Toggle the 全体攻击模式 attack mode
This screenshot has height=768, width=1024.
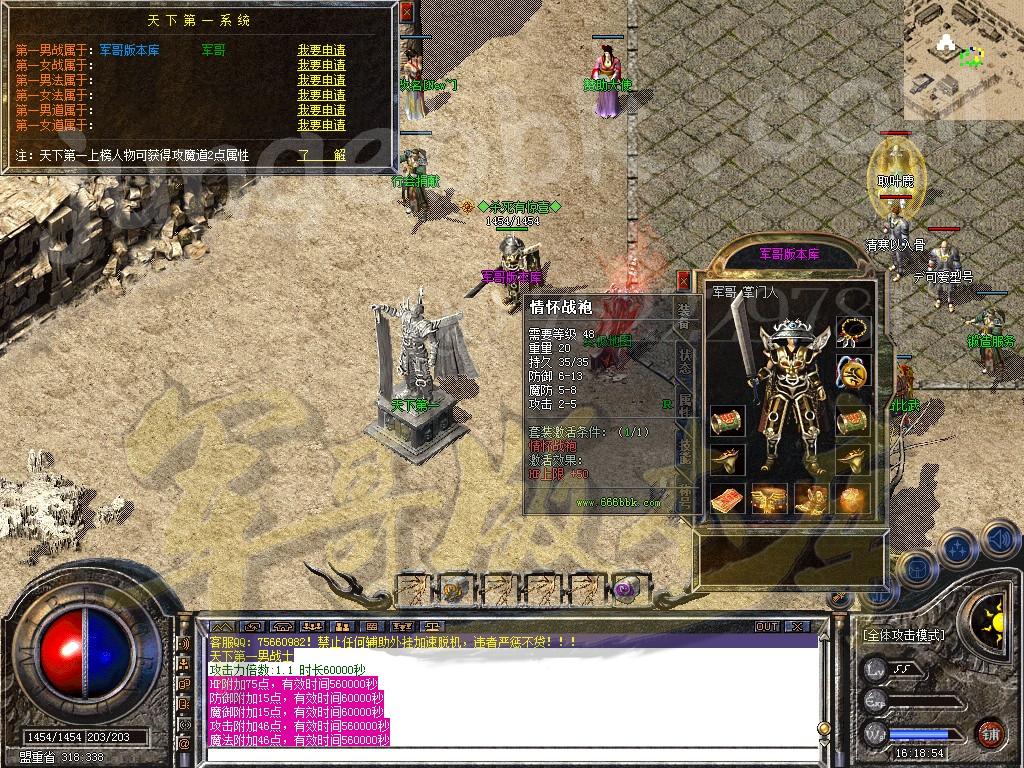[904, 636]
